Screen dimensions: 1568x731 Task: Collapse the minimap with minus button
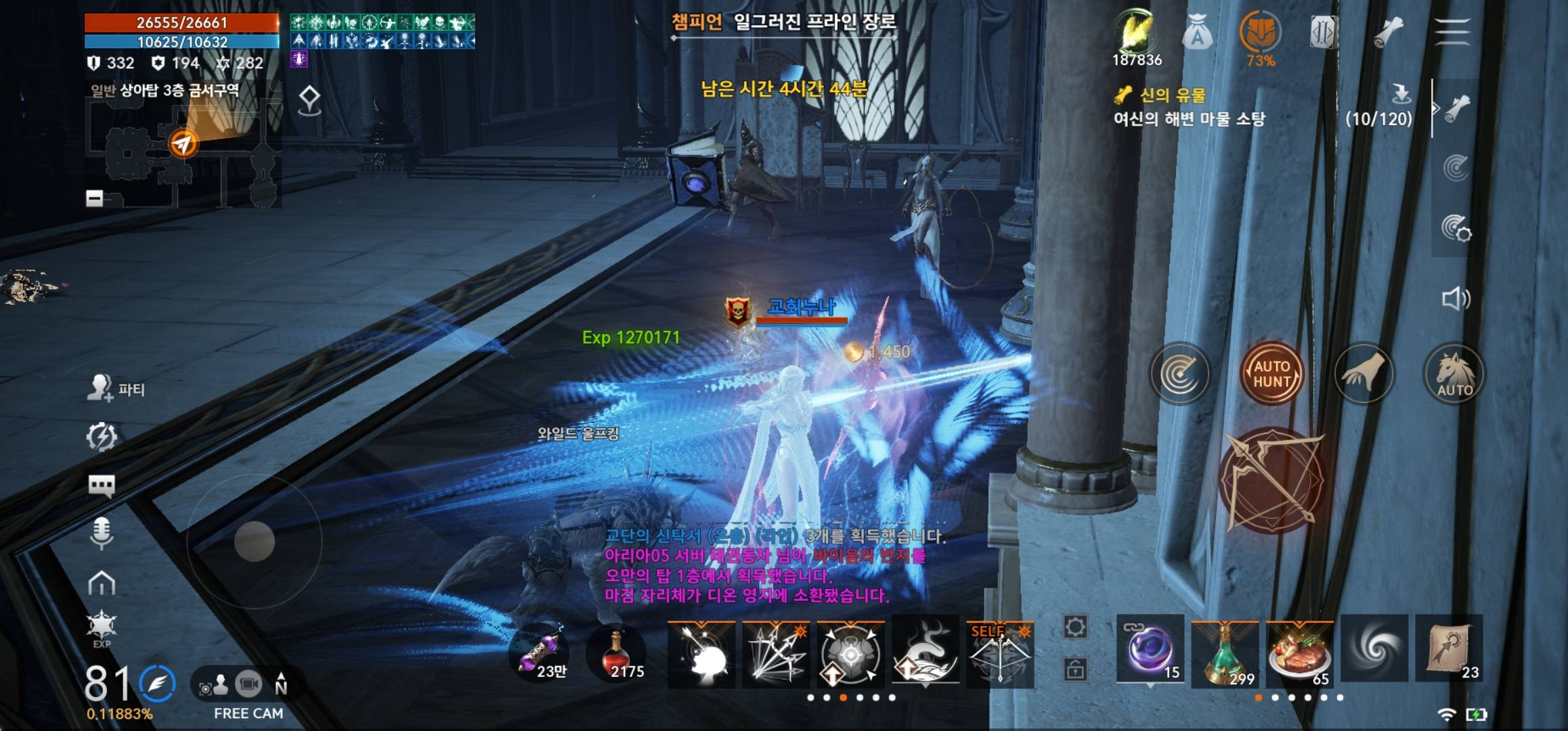point(95,198)
